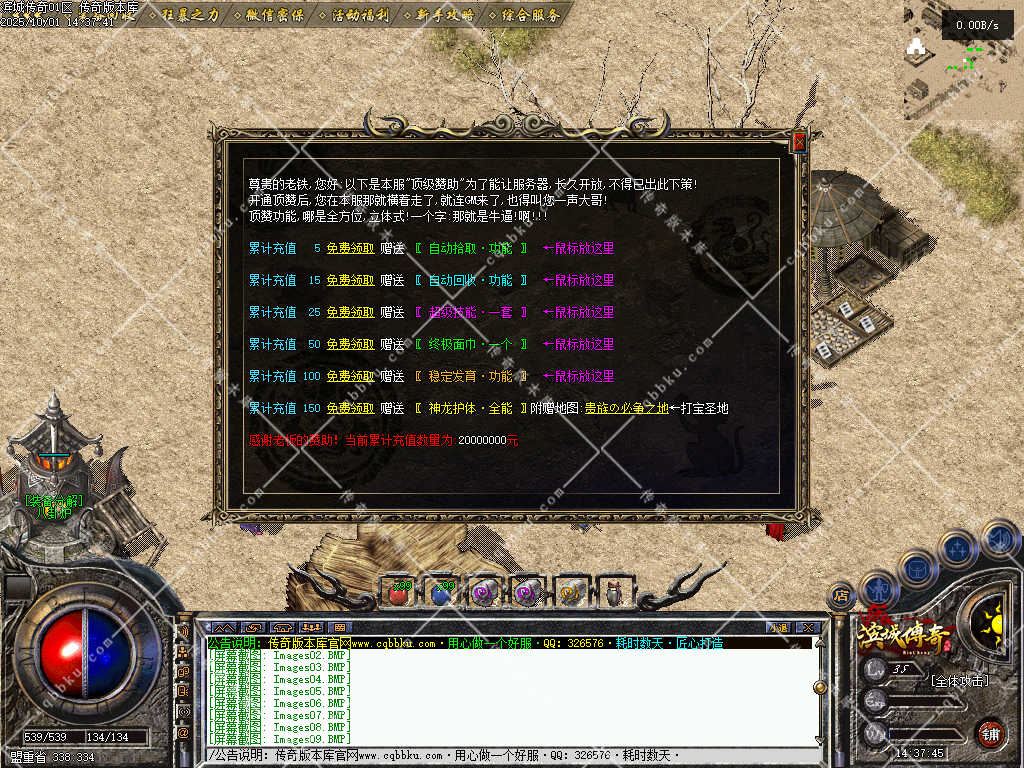
Task: Claim the free reward for 15 total recharge
Action: point(350,280)
